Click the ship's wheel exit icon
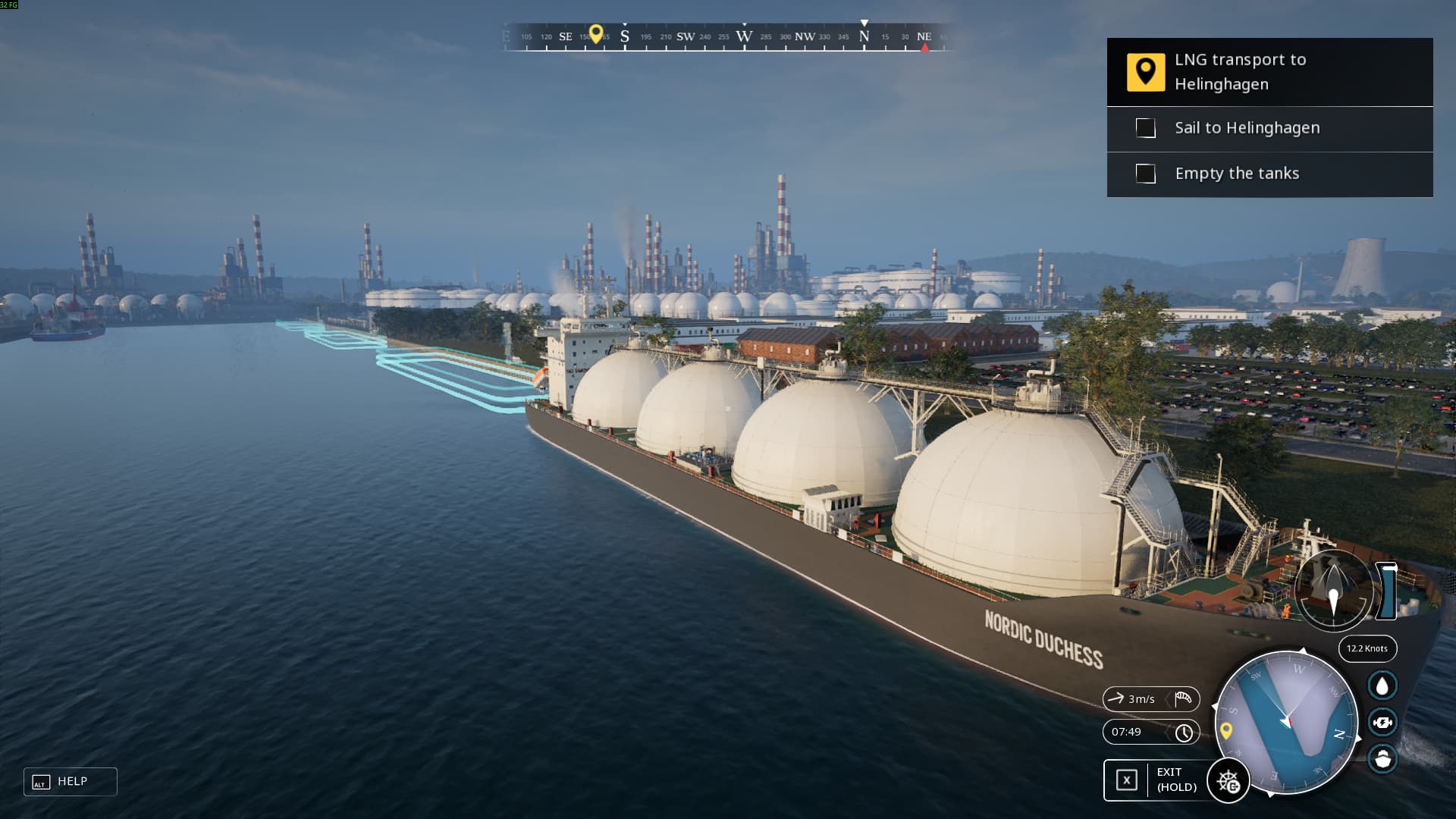1456x819 pixels. pyautogui.click(x=1228, y=781)
